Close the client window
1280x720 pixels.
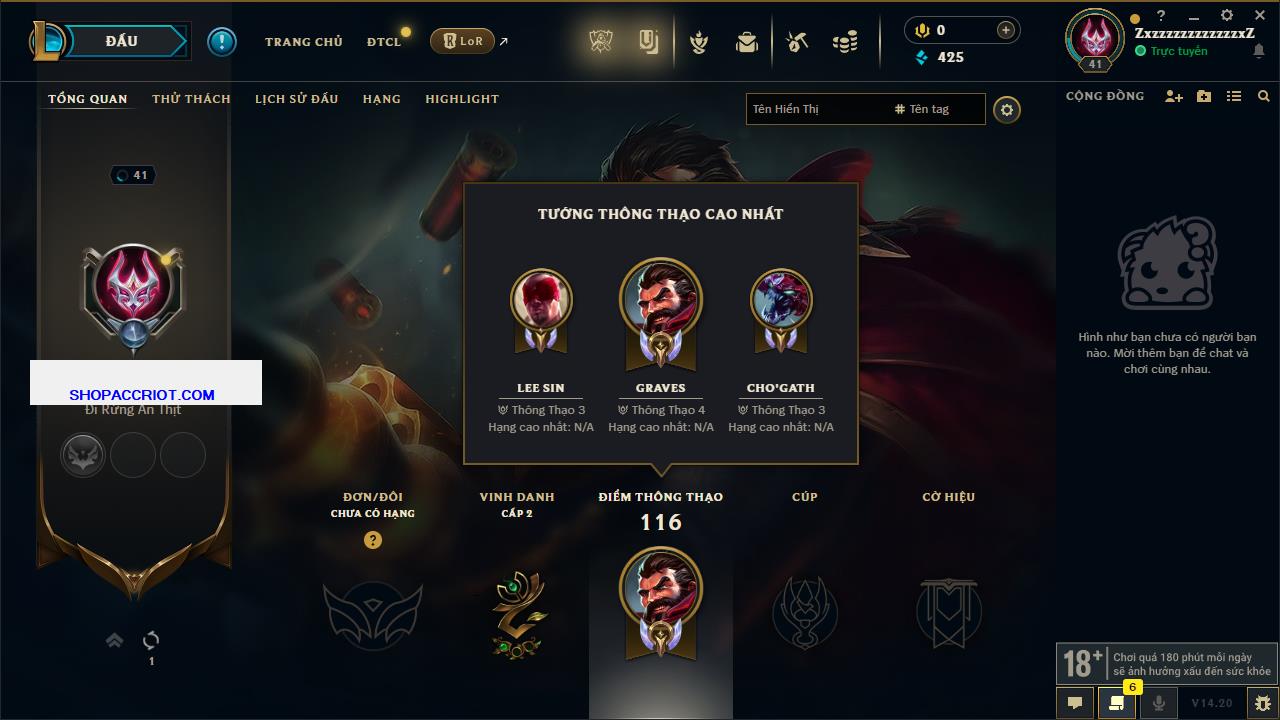pos(1260,15)
